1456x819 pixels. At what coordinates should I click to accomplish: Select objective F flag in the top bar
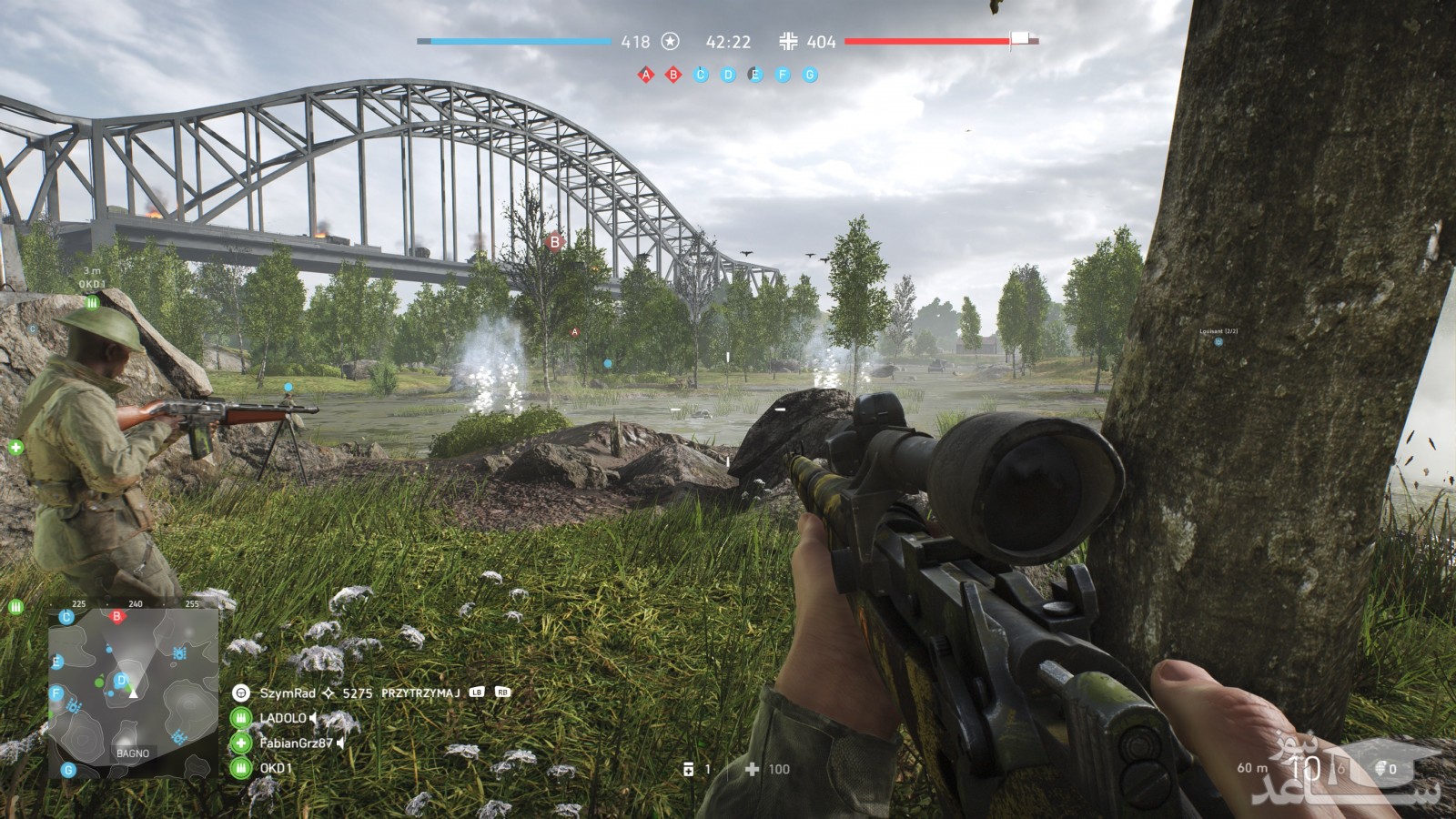click(783, 76)
